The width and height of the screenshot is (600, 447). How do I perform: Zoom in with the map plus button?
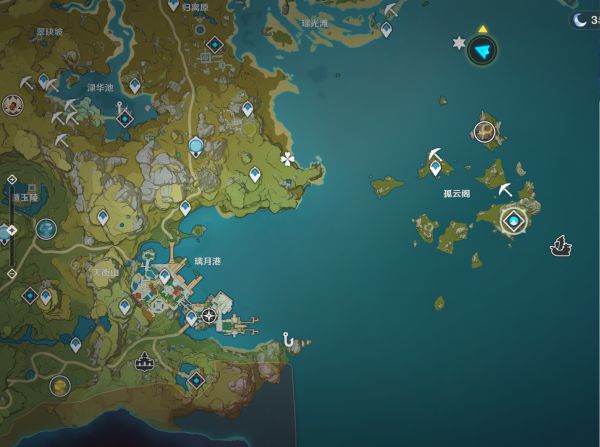click(11, 180)
